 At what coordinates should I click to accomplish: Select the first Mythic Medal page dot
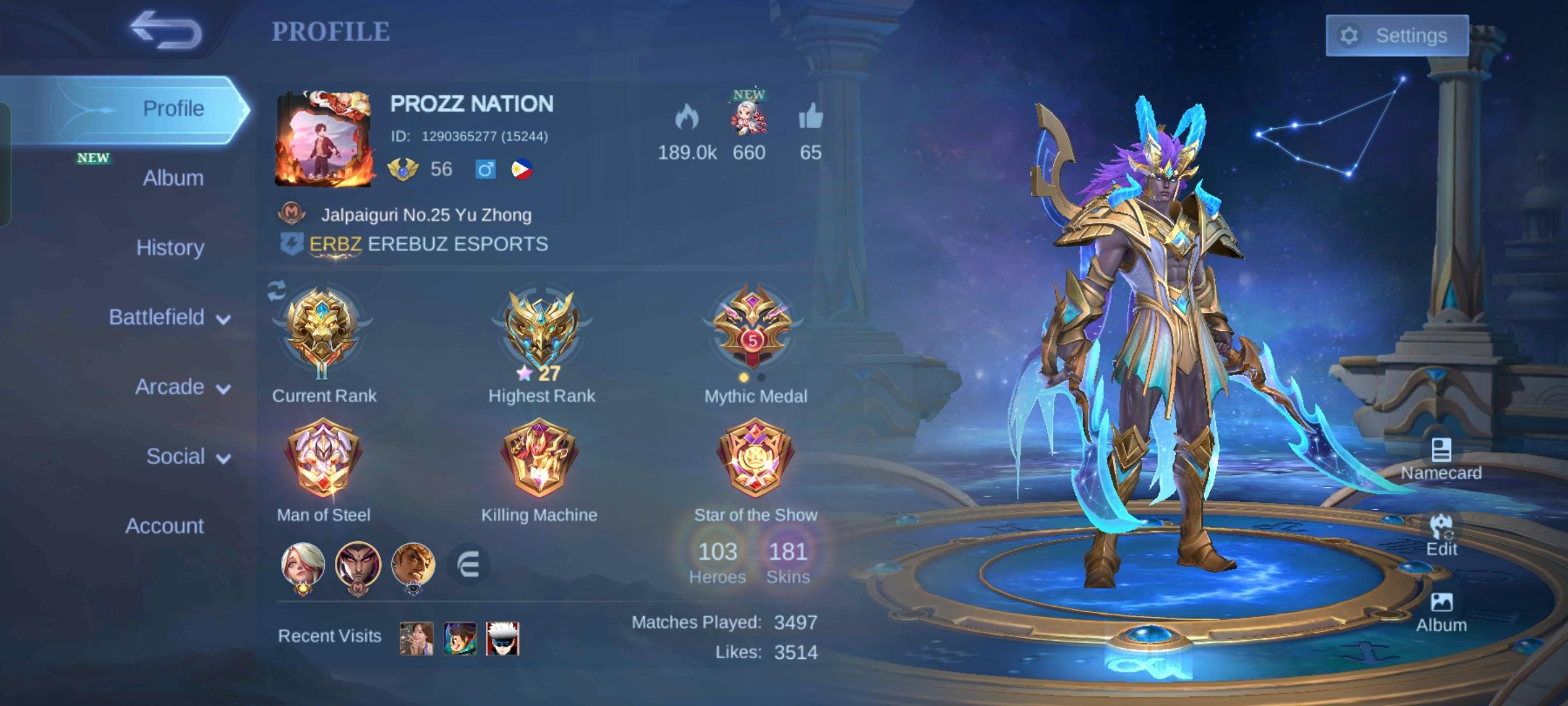743,378
